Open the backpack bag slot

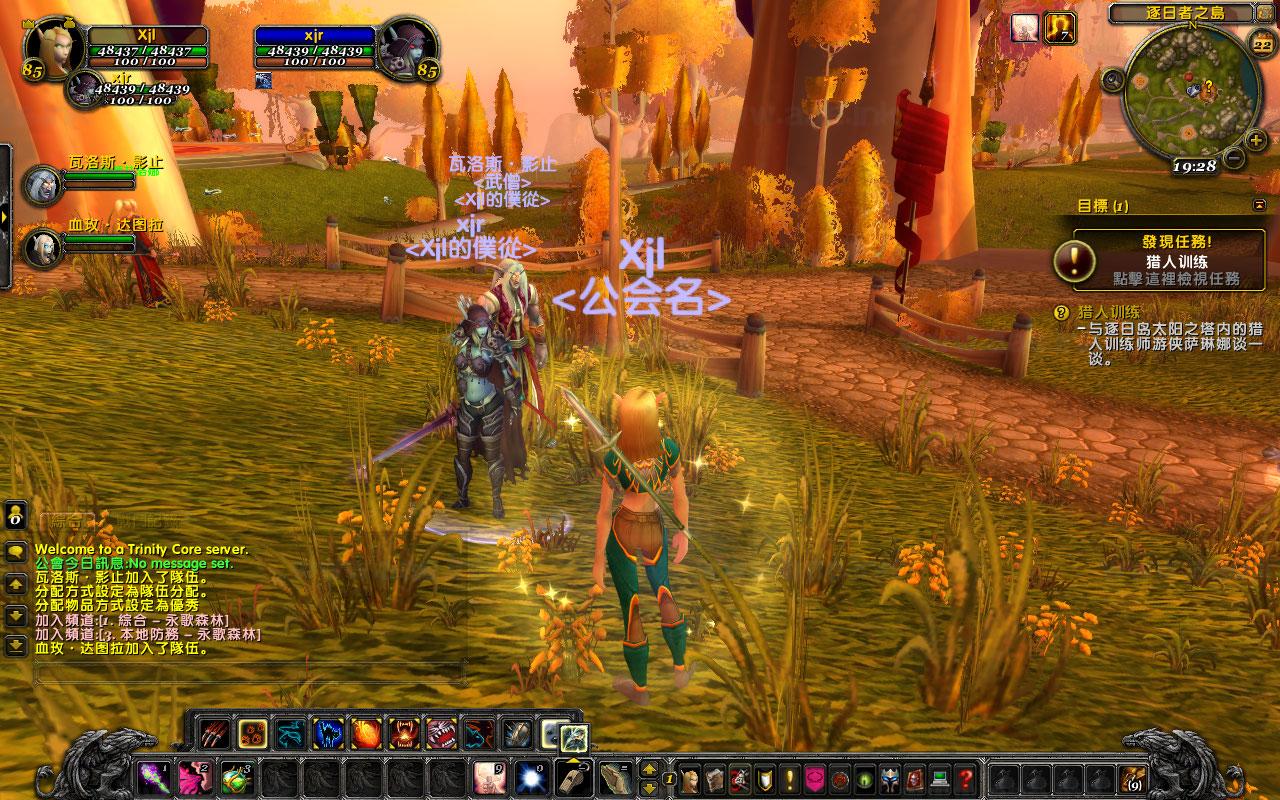[1133, 778]
